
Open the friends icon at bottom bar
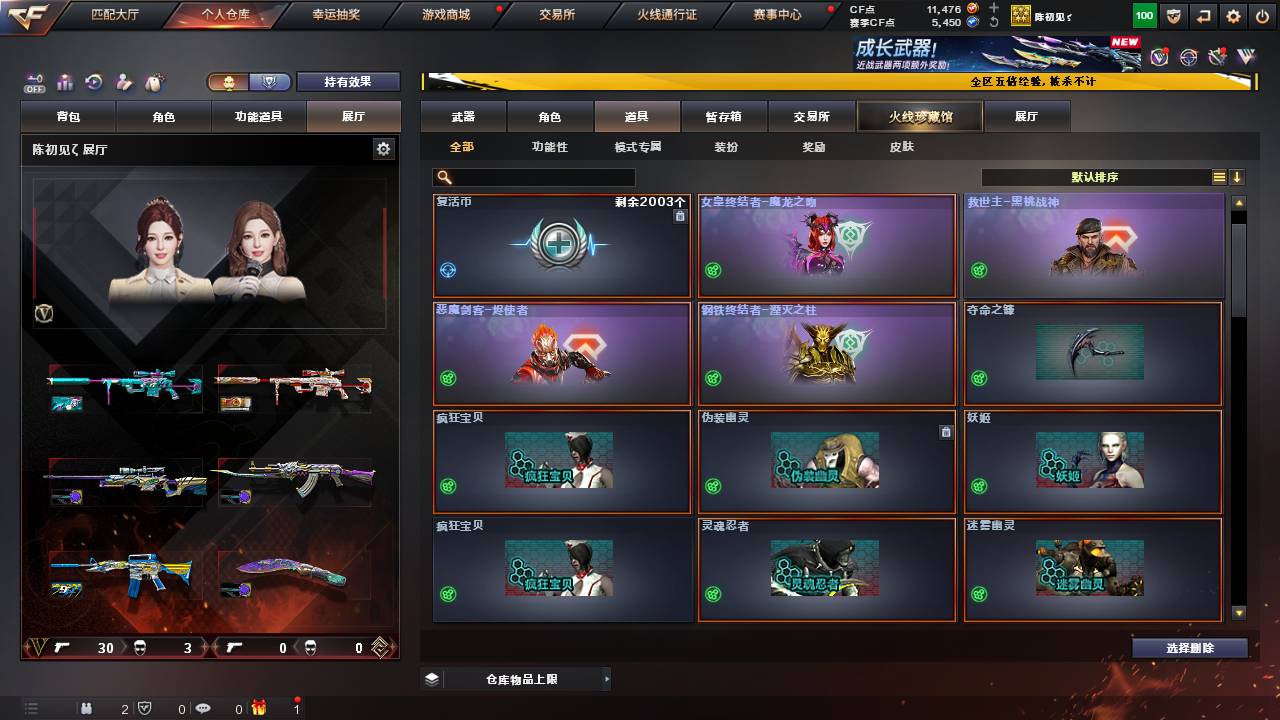87,706
